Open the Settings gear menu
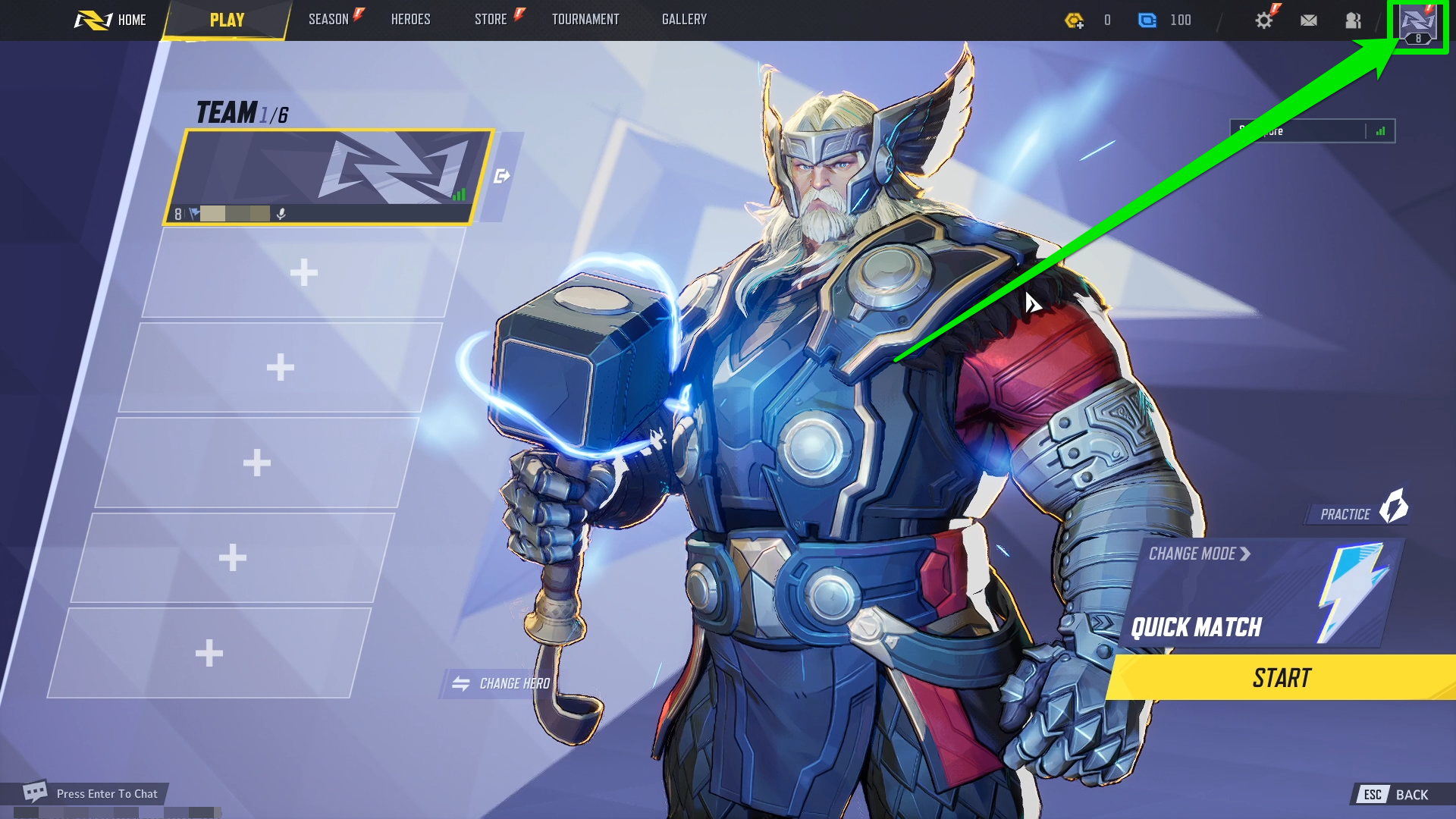Screen dimensions: 1456x819 (1265, 20)
